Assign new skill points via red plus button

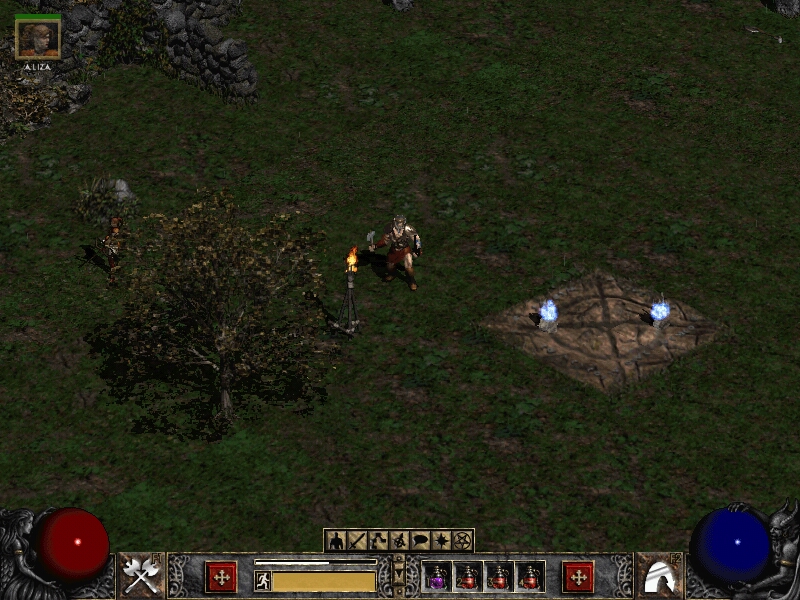[x=578, y=577]
